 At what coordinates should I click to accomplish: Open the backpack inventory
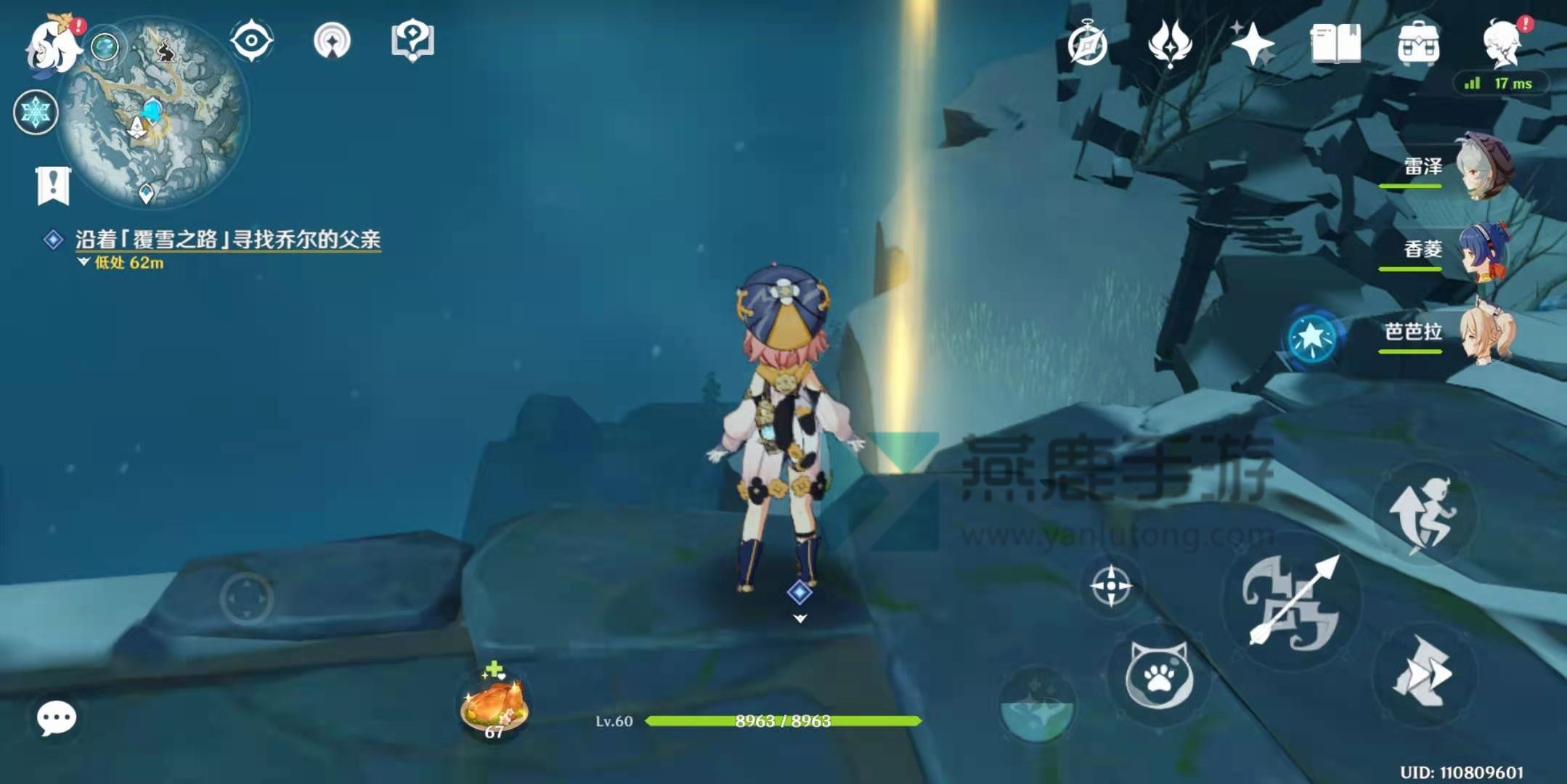coord(1418,44)
